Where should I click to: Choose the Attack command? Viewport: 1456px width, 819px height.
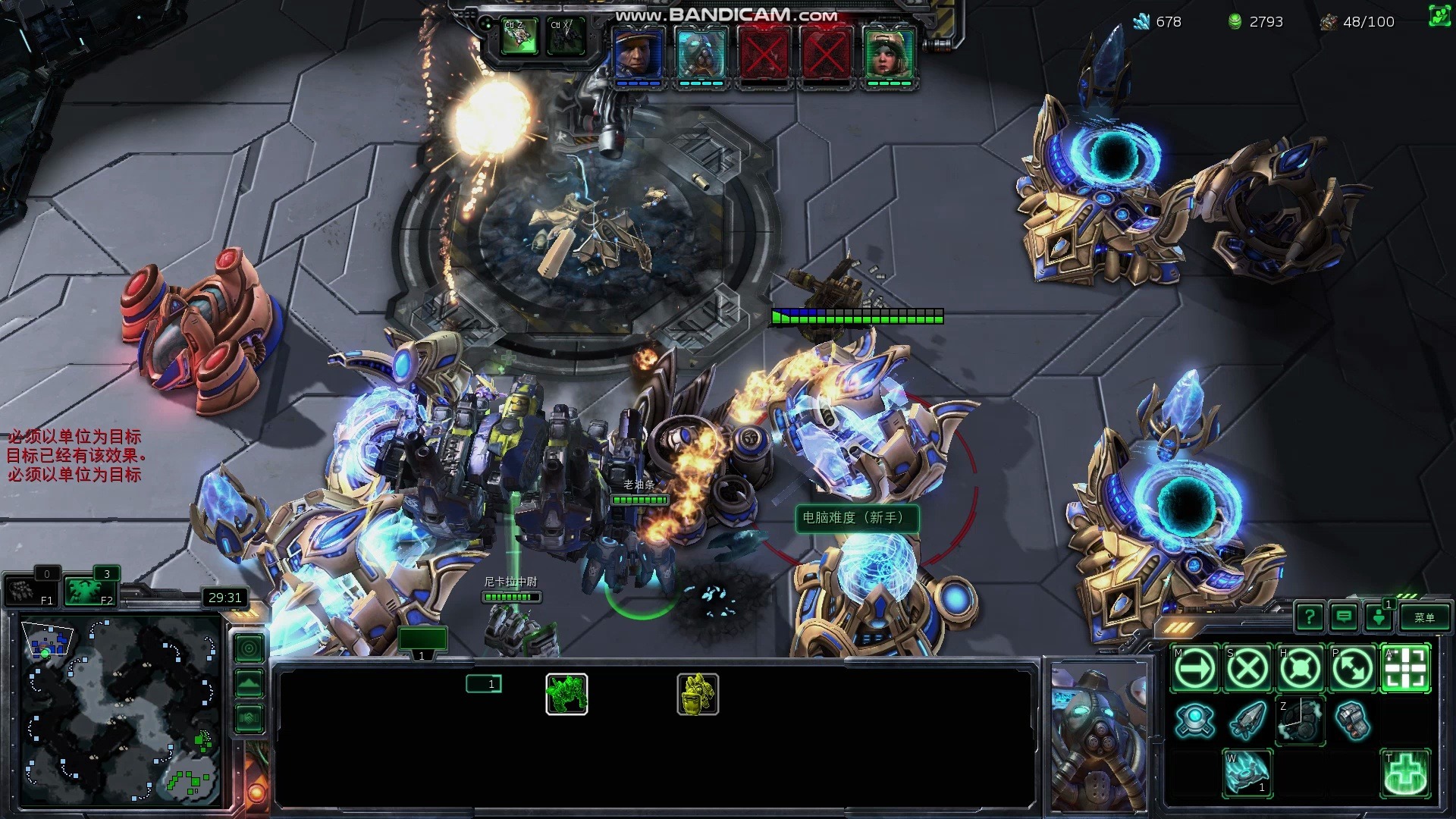click(1406, 669)
